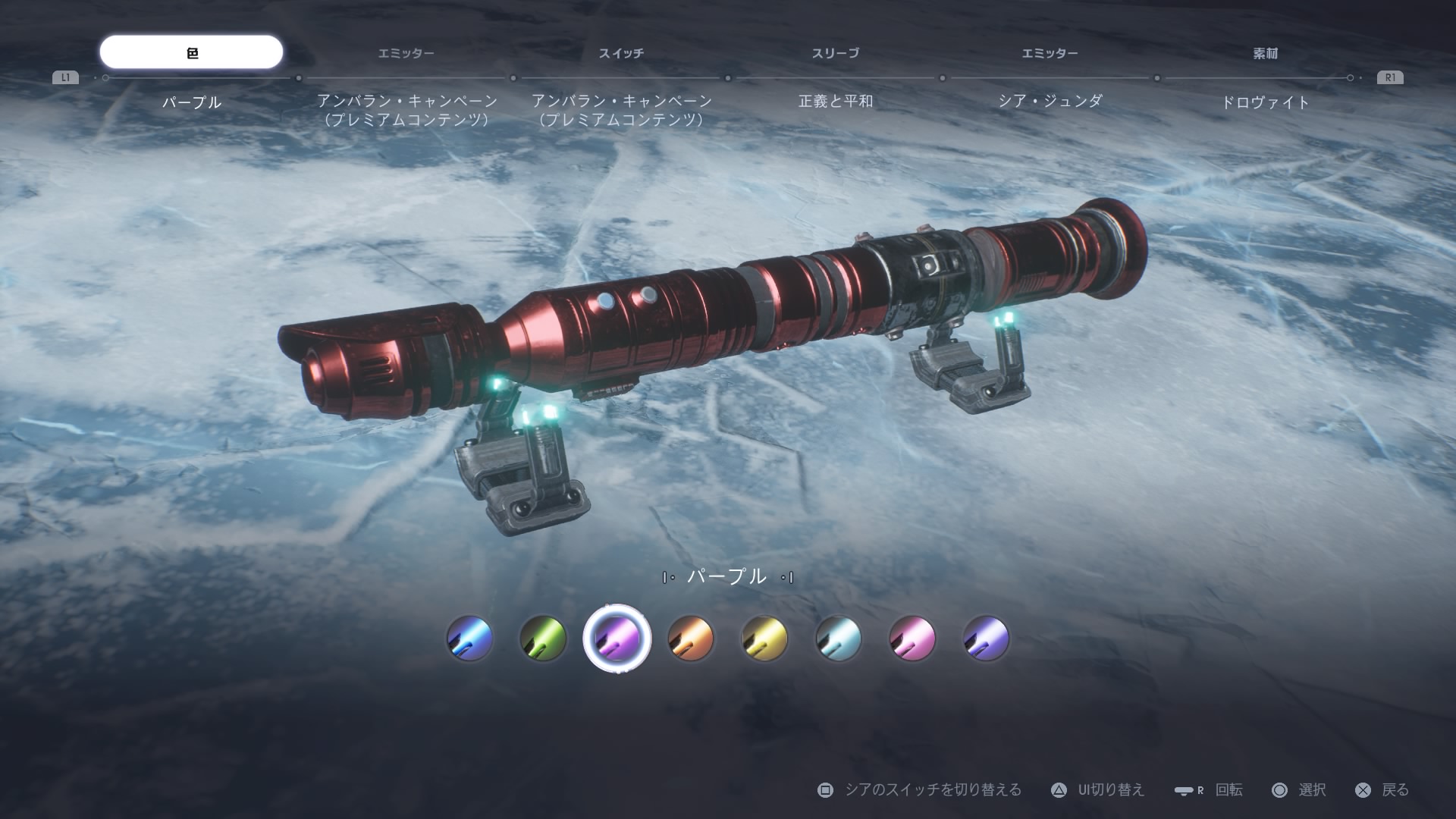Open the スリーブ sleeve tab
Screen dimensions: 1456x819
835,53
